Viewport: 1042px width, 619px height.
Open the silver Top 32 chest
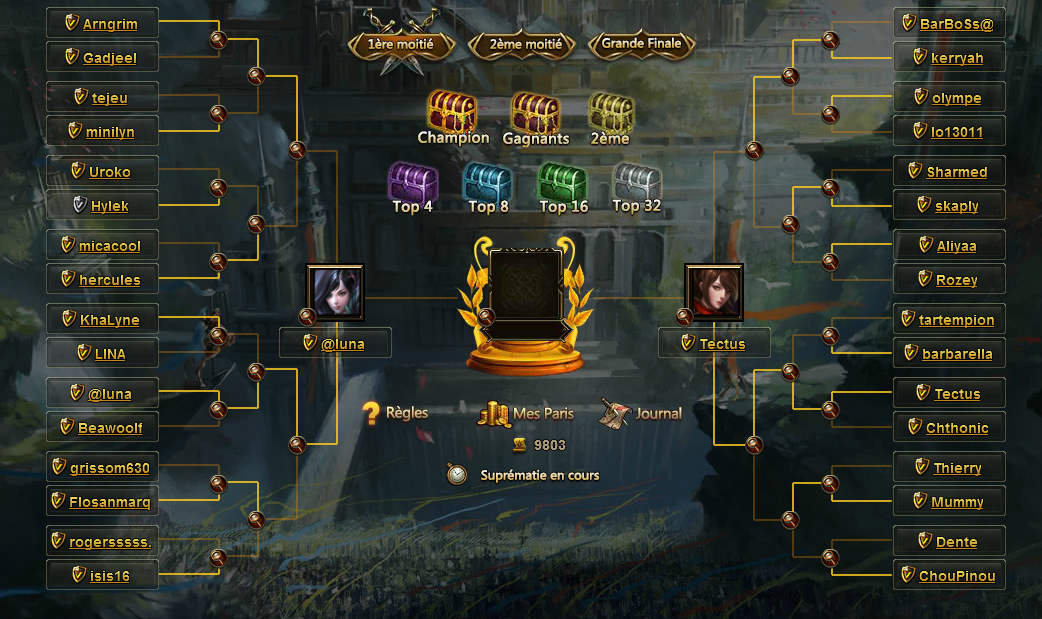point(637,182)
